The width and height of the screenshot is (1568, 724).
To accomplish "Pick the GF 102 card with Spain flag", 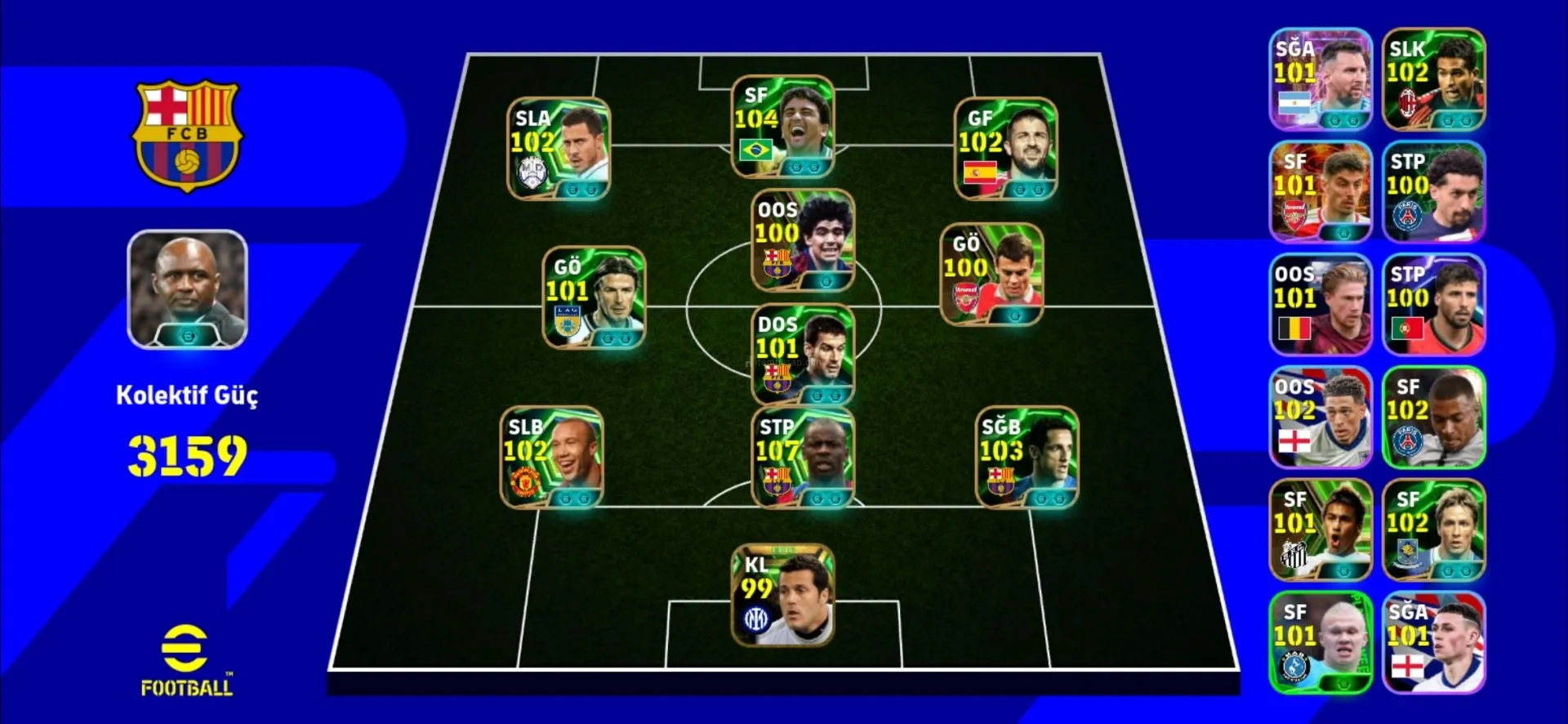I will click(x=1005, y=150).
